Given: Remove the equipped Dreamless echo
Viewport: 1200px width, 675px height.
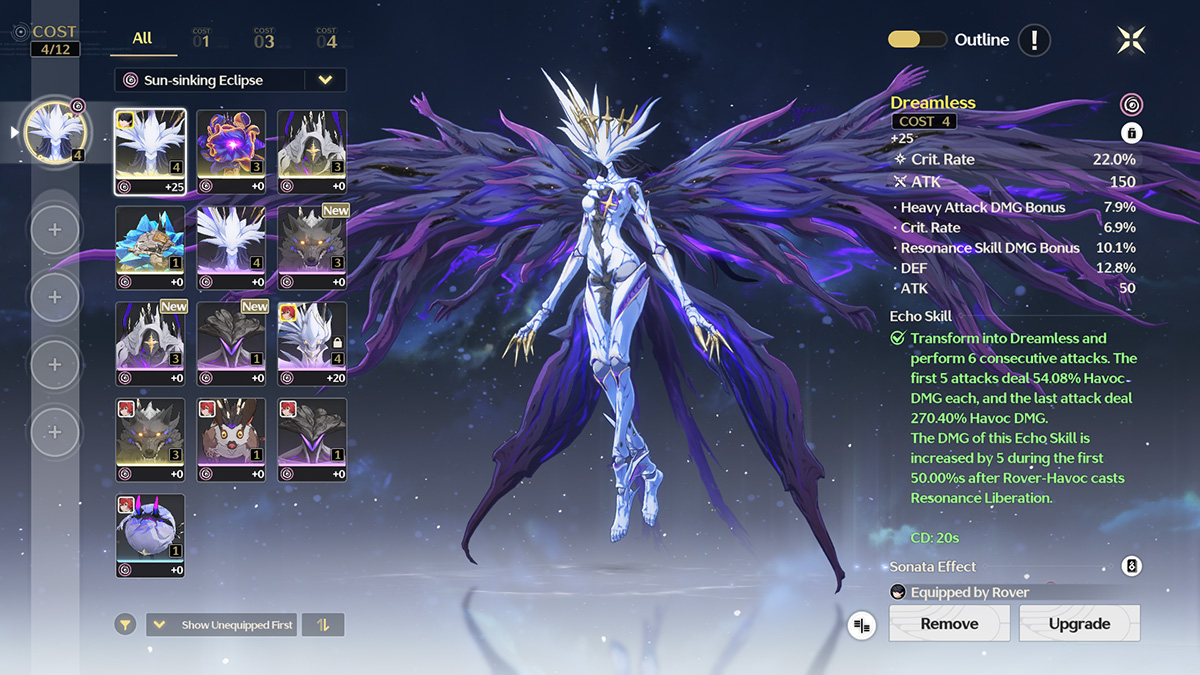Looking at the screenshot, I should click(949, 623).
